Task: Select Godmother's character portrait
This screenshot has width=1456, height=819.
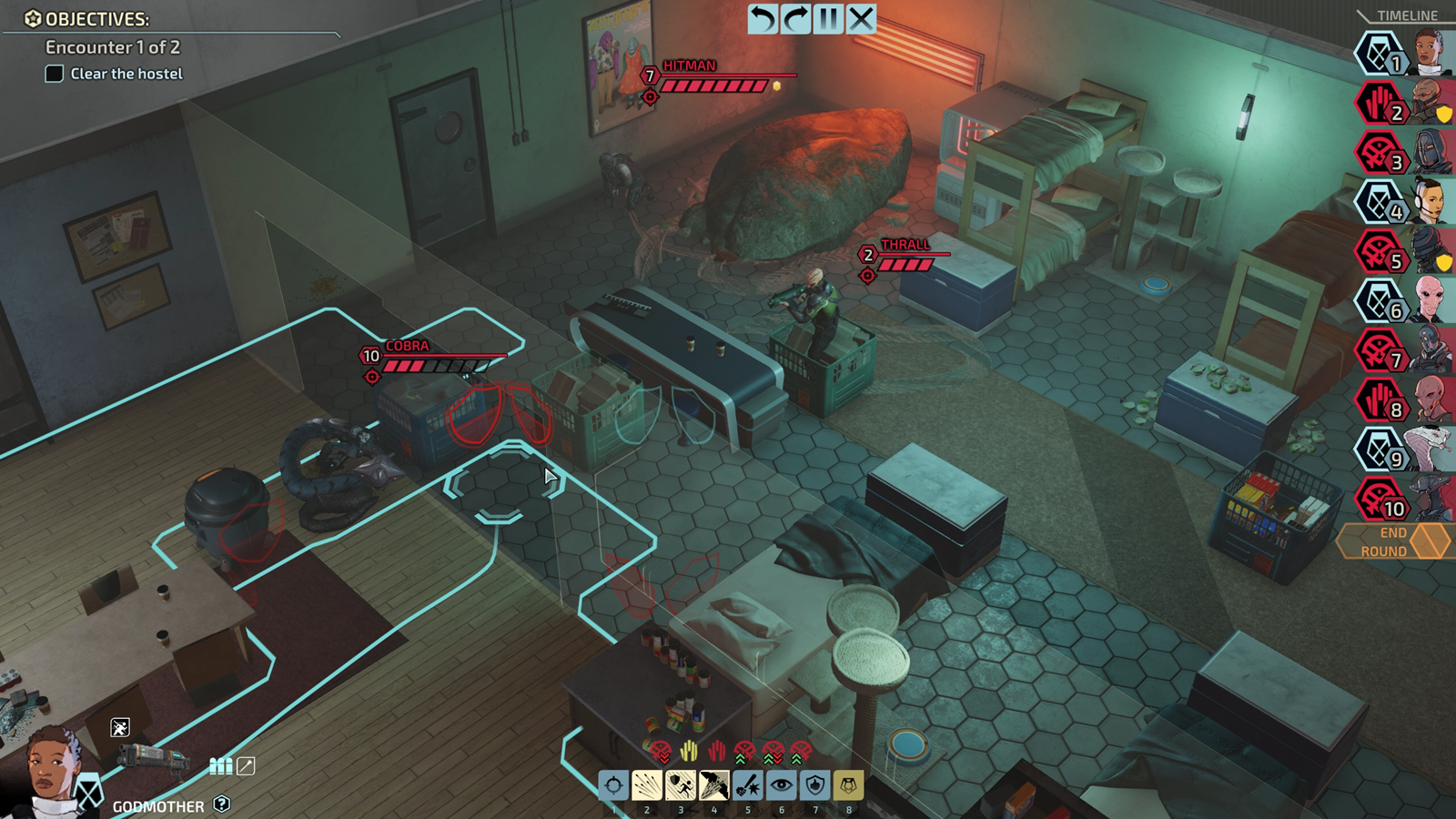Action: (50, 772)
